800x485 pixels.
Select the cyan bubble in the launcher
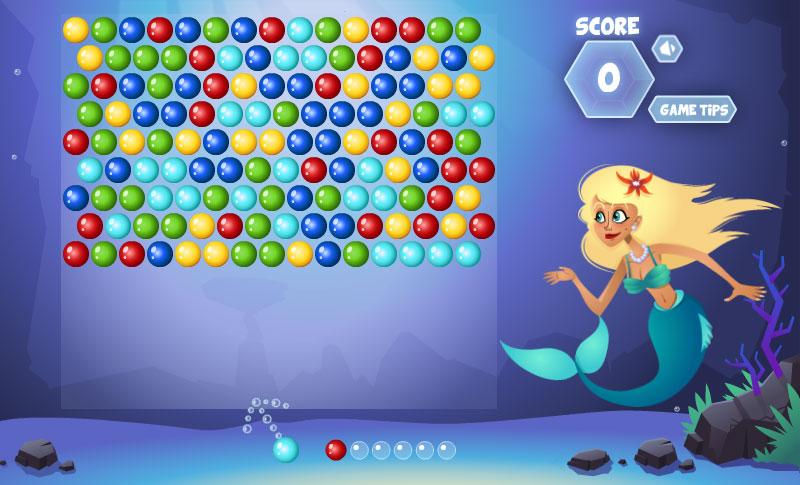(286, 450)
